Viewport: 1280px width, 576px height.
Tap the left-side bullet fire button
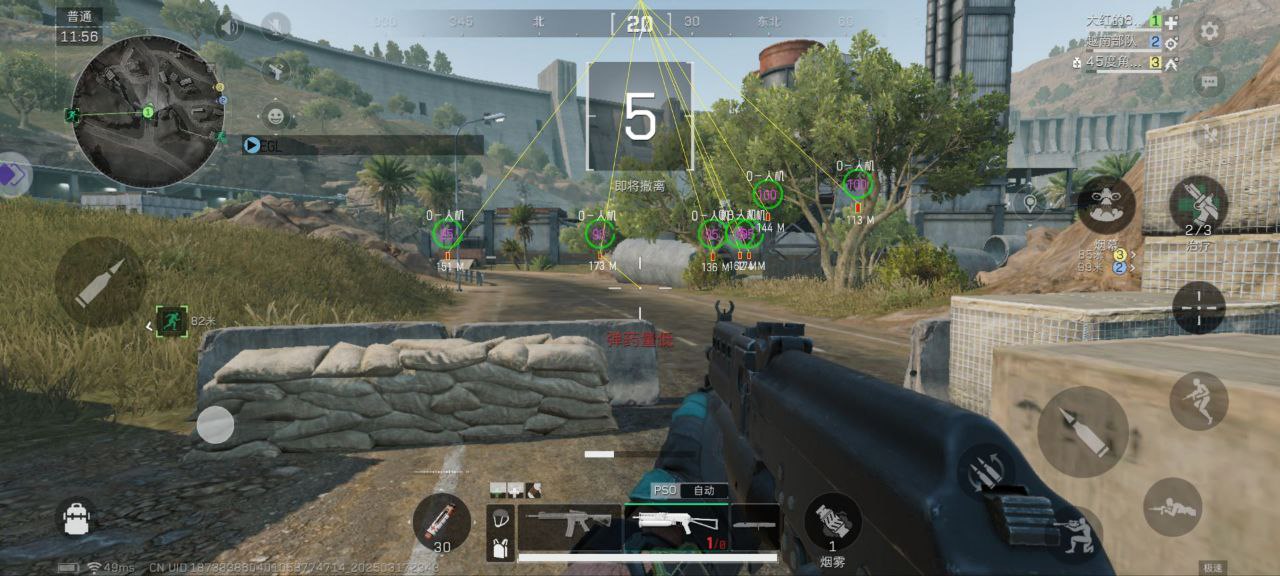click(x=100, y=281)
